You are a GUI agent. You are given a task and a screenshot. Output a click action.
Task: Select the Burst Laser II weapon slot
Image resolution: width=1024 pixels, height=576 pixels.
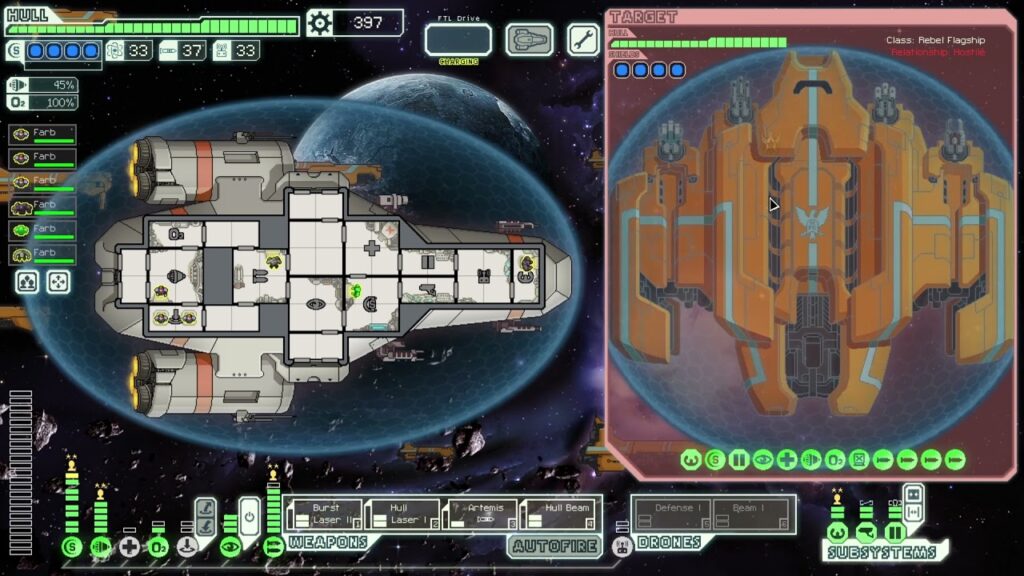point(322,514)
